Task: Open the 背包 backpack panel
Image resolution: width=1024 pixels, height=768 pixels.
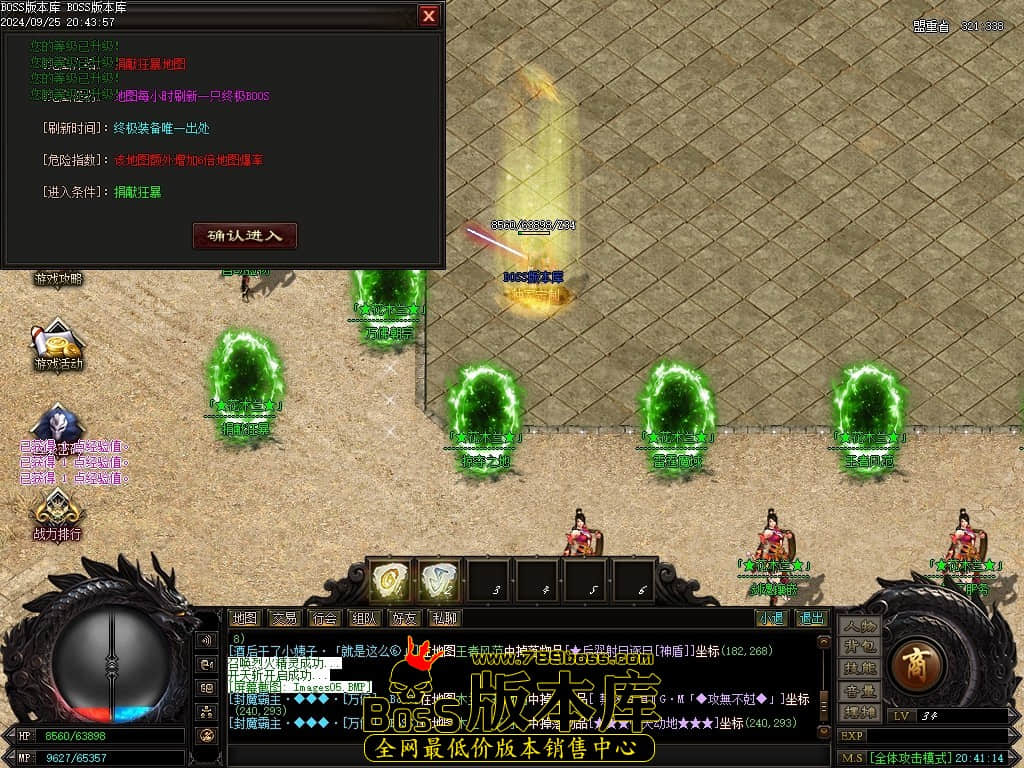Action: pos(860,647)
